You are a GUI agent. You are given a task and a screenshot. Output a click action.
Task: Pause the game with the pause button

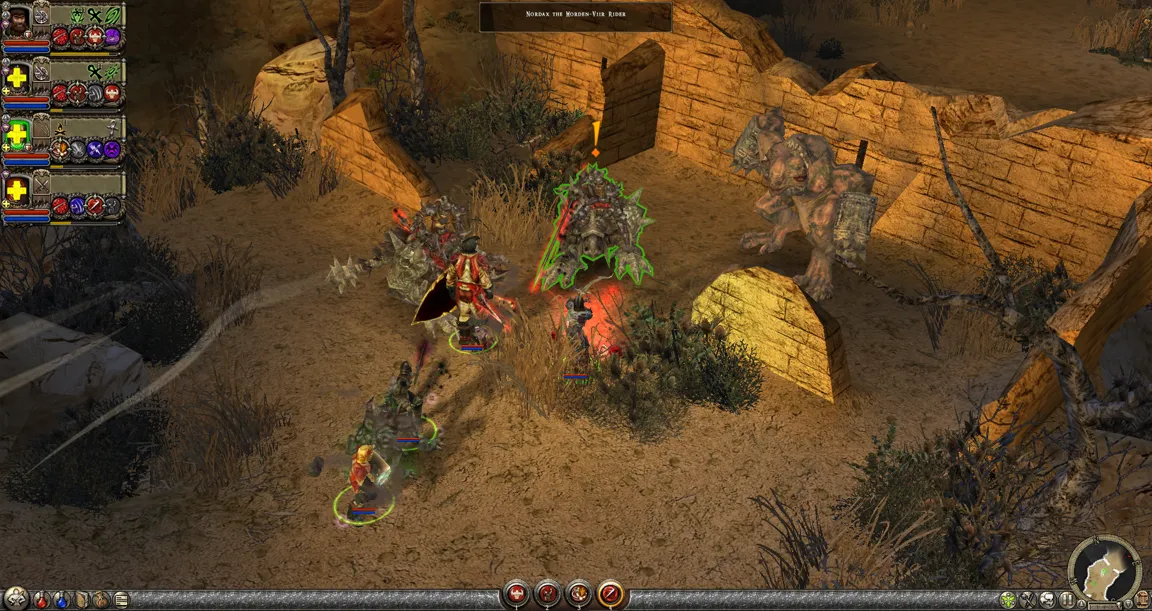point(1066,600)
